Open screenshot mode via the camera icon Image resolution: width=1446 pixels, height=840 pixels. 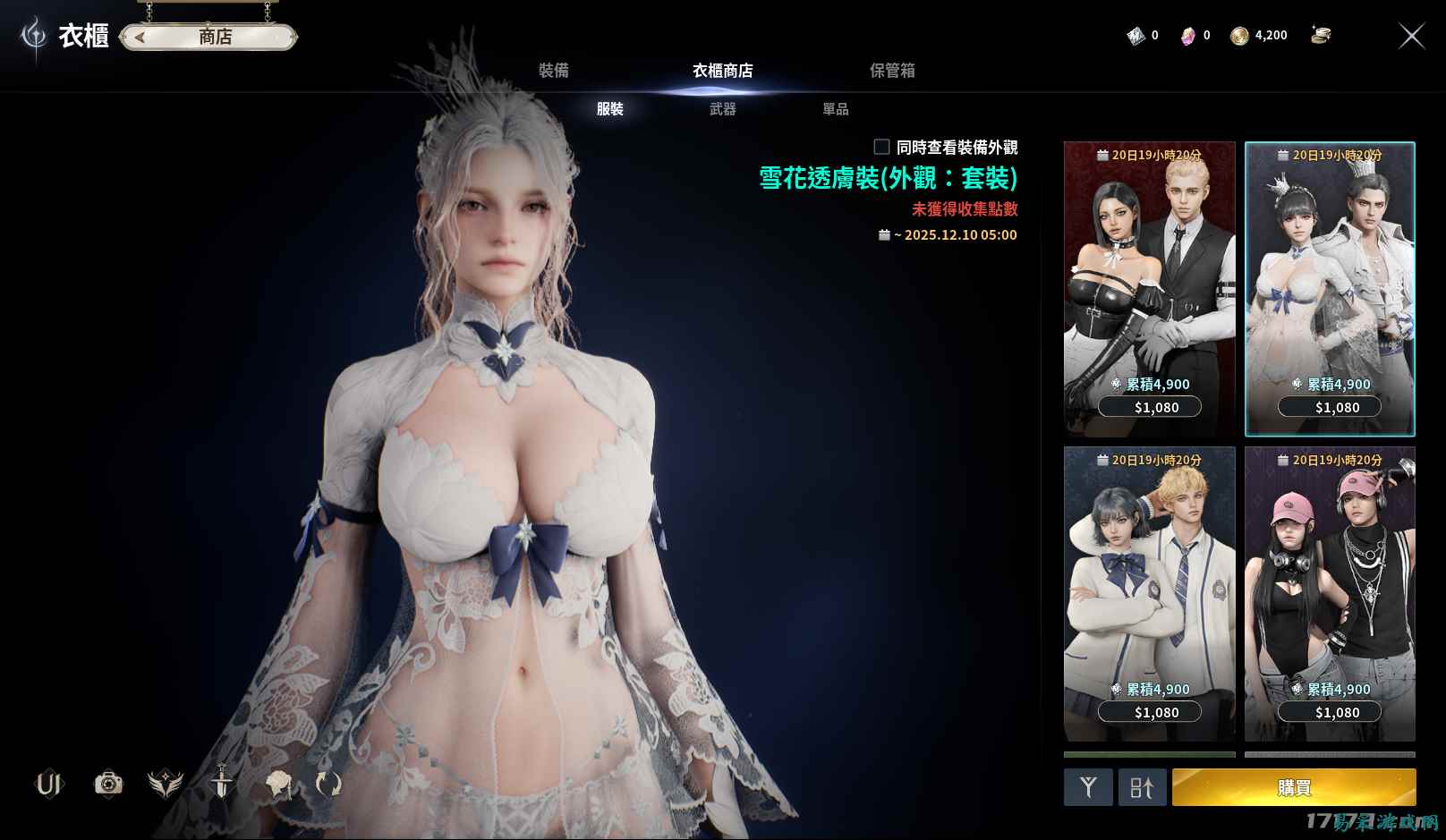[109, 785]
